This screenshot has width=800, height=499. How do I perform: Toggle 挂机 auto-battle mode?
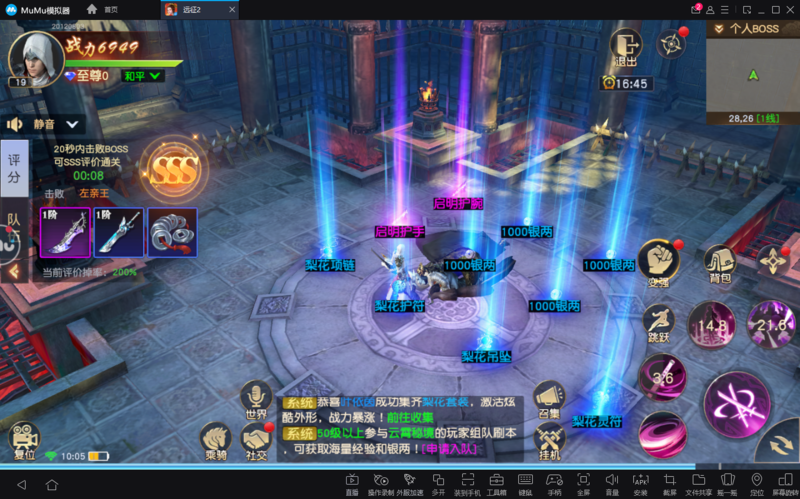pos(549,439)
